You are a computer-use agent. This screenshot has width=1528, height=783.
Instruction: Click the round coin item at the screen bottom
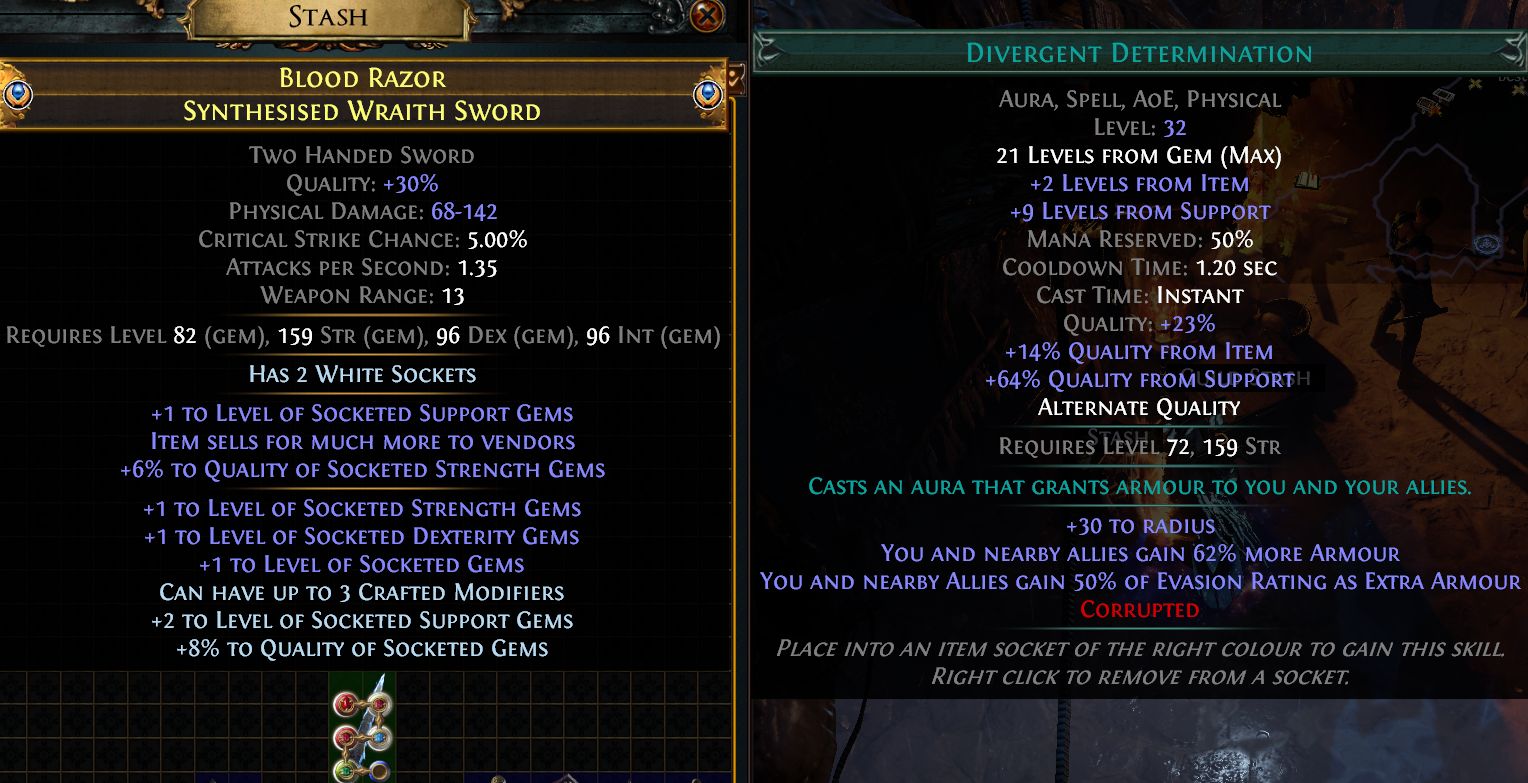(x=498, y=780)
